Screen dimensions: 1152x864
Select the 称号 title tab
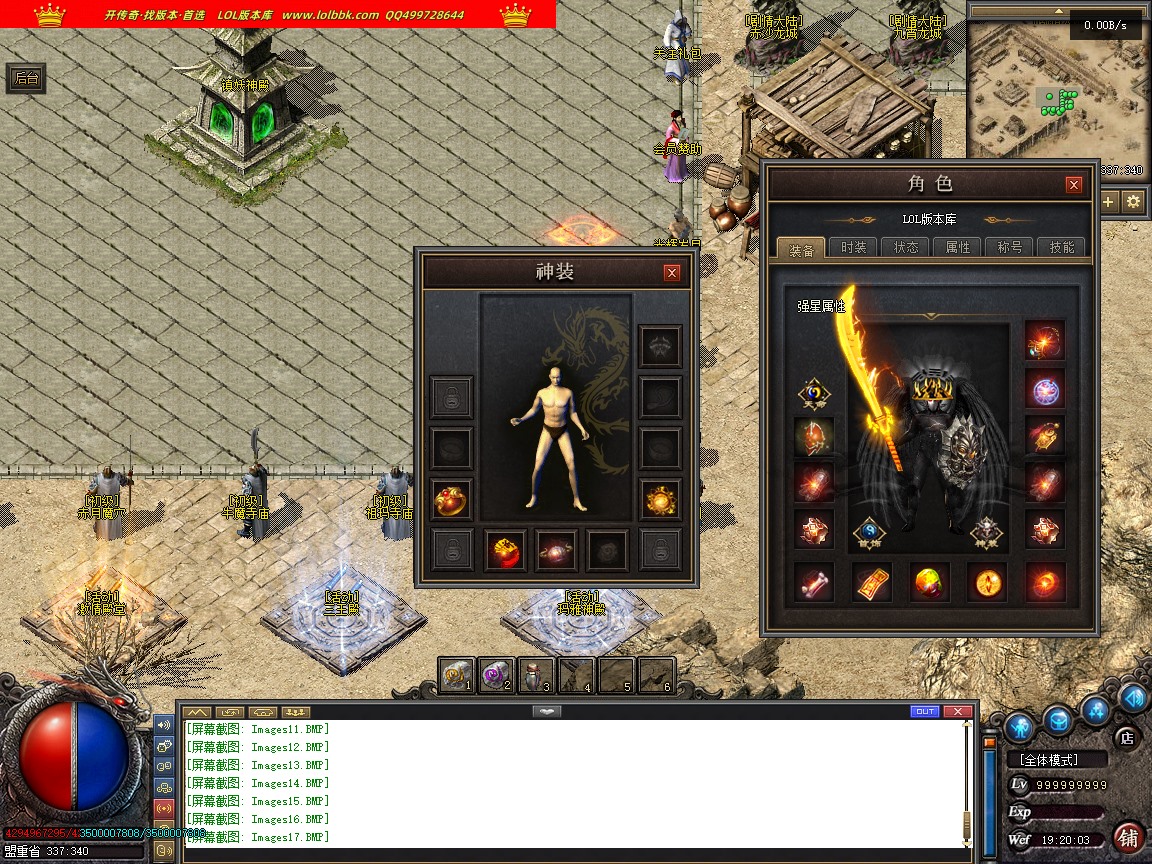[x=1009, y=247]
